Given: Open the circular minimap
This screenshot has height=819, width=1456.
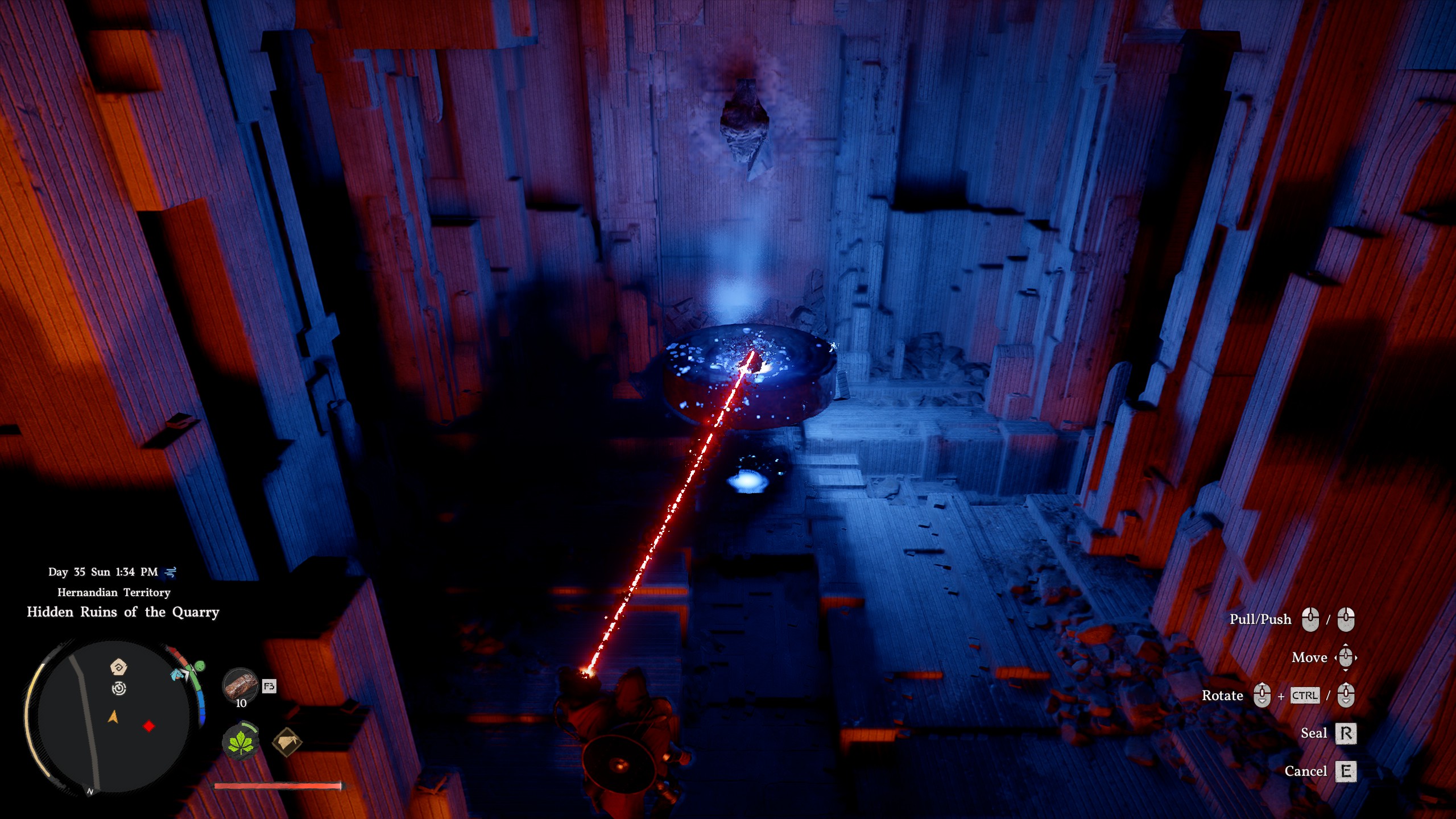Looking at the screenshot, I should (114, 717).
